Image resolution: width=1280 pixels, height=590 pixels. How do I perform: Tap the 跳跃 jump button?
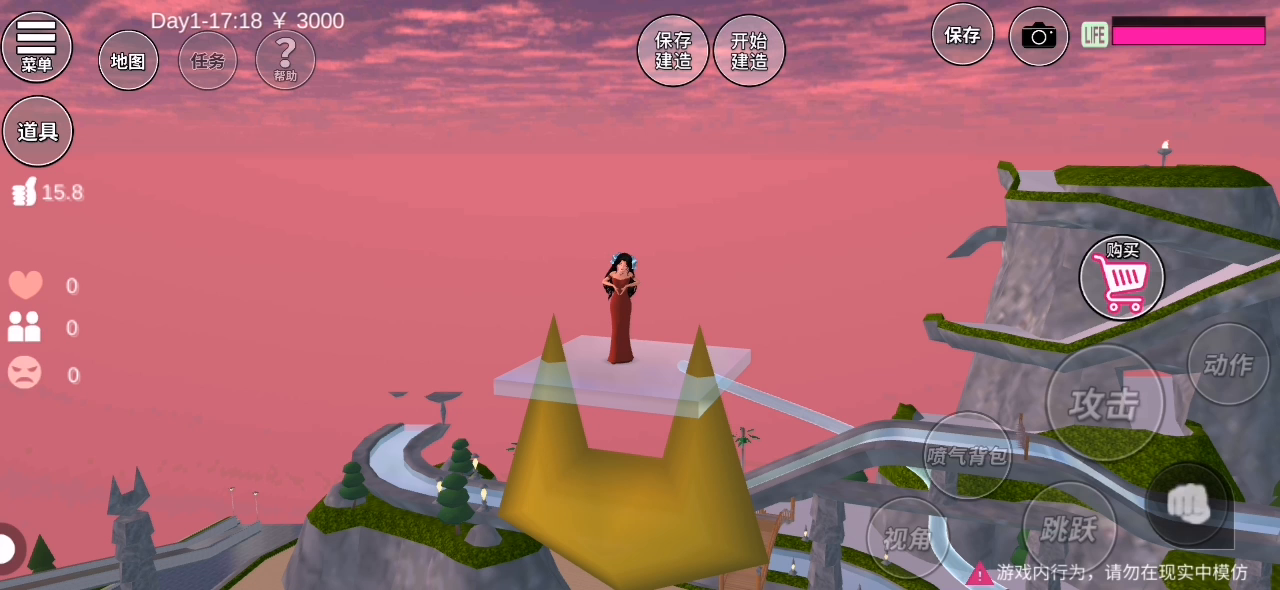coord(1068,527)
